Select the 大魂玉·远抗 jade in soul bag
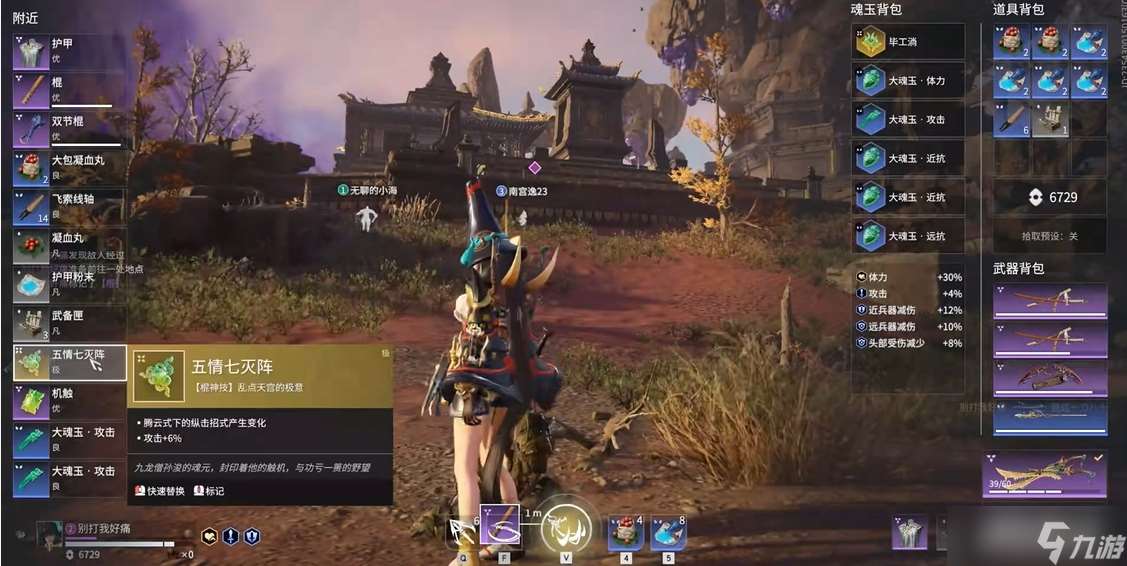The height and width of the screenshot is (566, 1127). (x=908, y=236)
